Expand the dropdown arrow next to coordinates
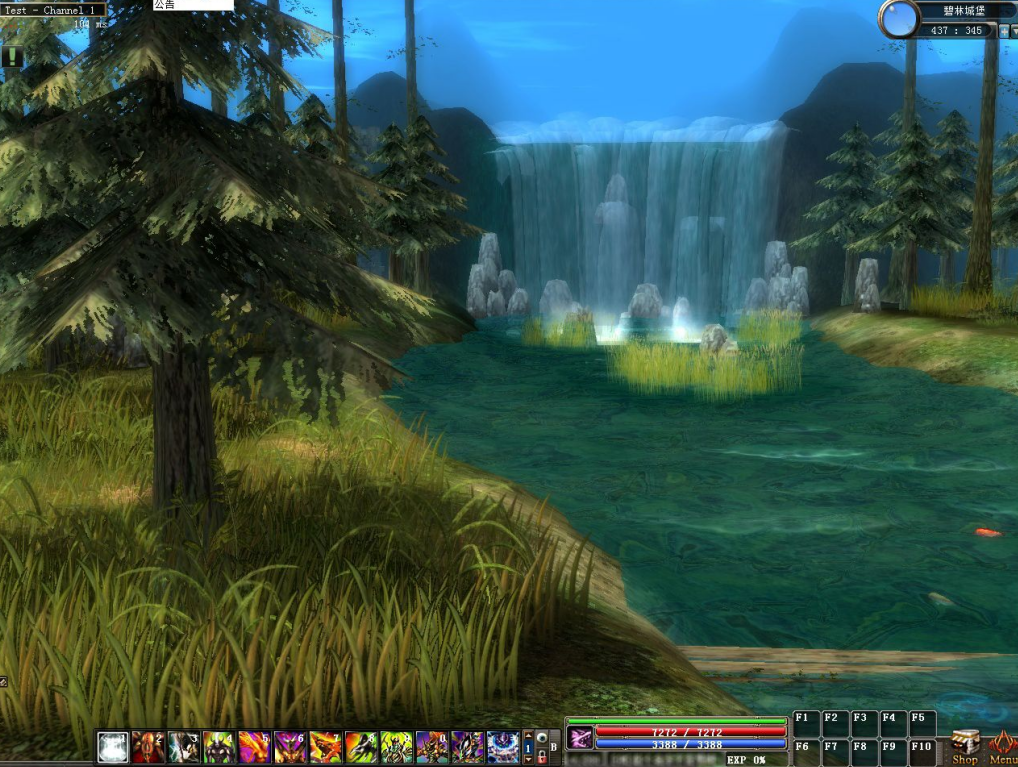 tap(1014, 31)
